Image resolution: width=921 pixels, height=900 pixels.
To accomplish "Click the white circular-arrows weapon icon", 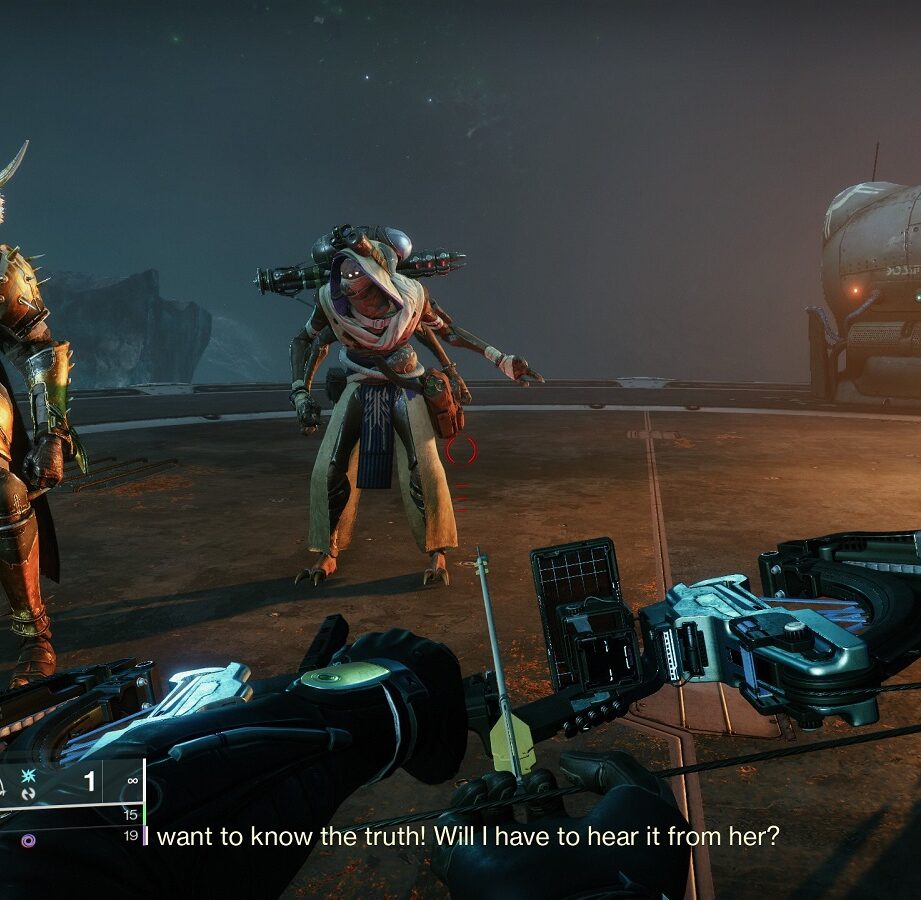I will 28,793.
